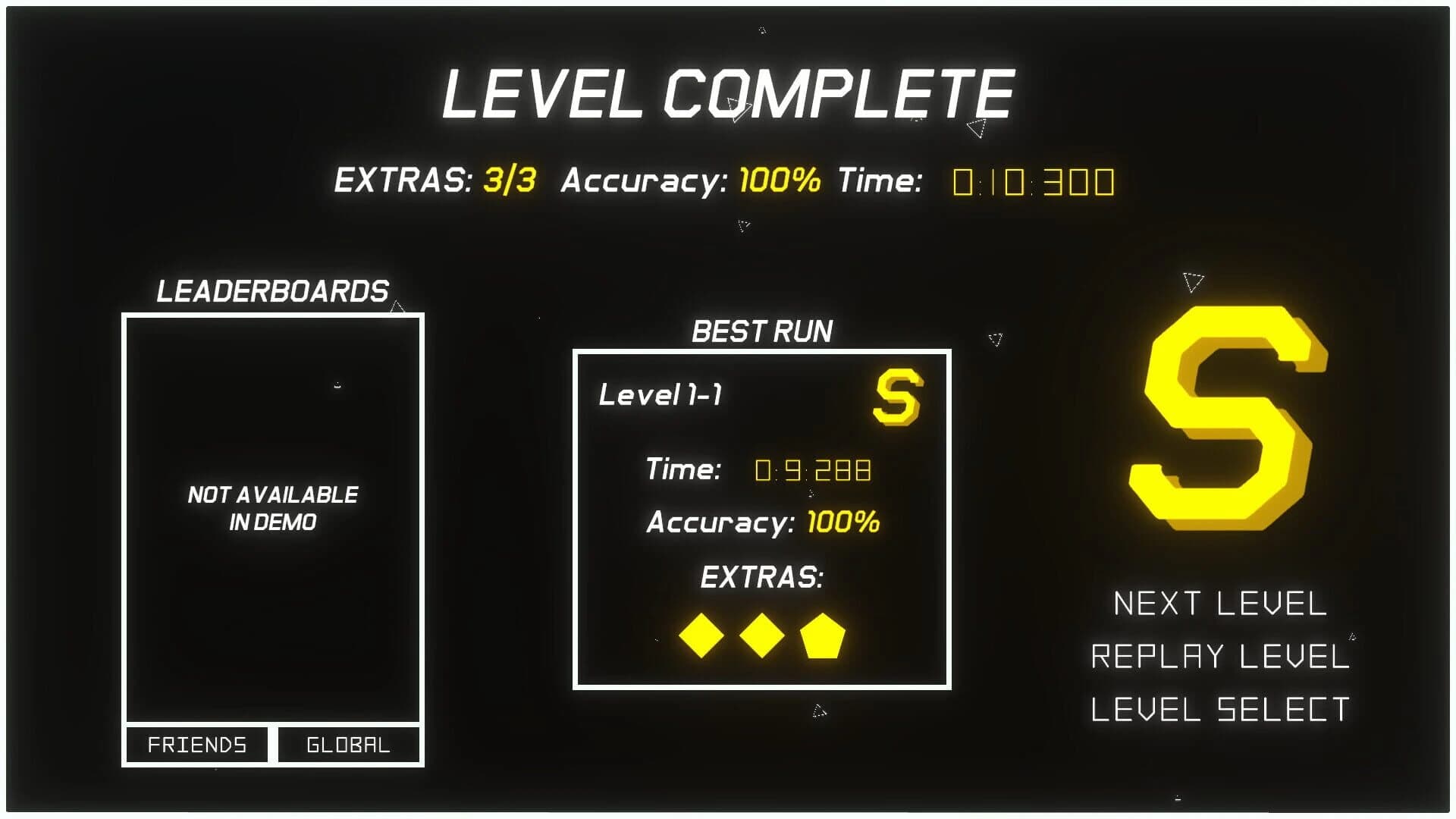Switch to the GLOBAL leaderboard tab

(348, 745)
